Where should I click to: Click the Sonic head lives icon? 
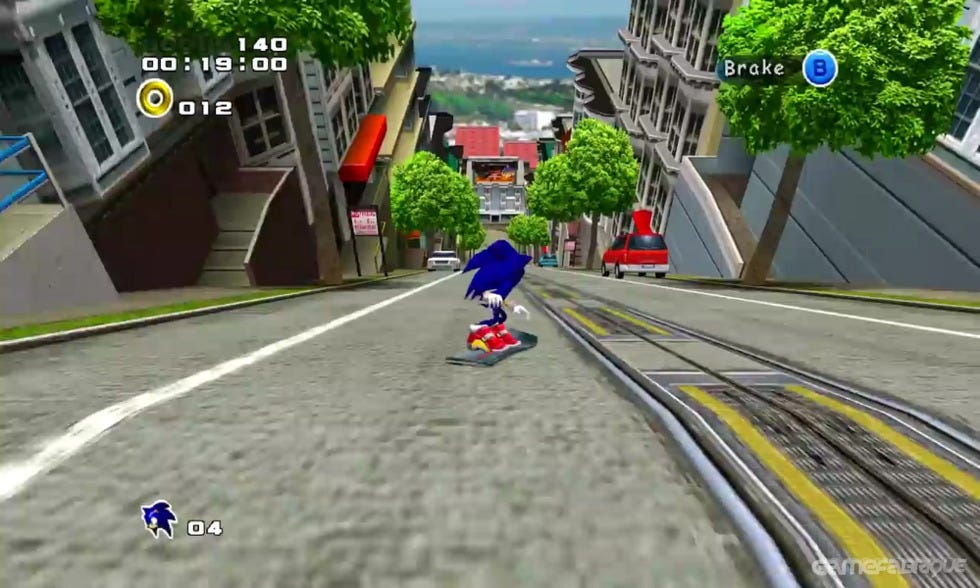coord(159,519)
